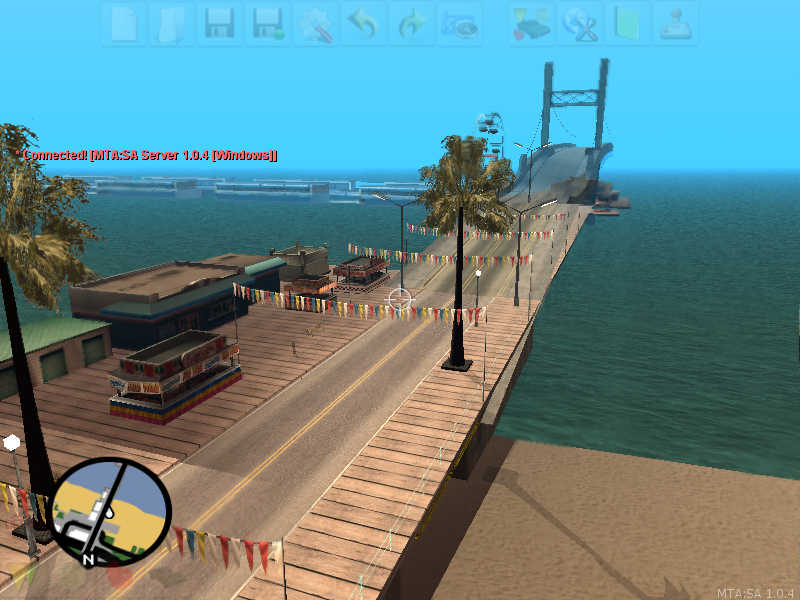Start test mode with the joystick icon
This screenshot has width=800, height=600.
pyautogui.click(x=676, y=24)
